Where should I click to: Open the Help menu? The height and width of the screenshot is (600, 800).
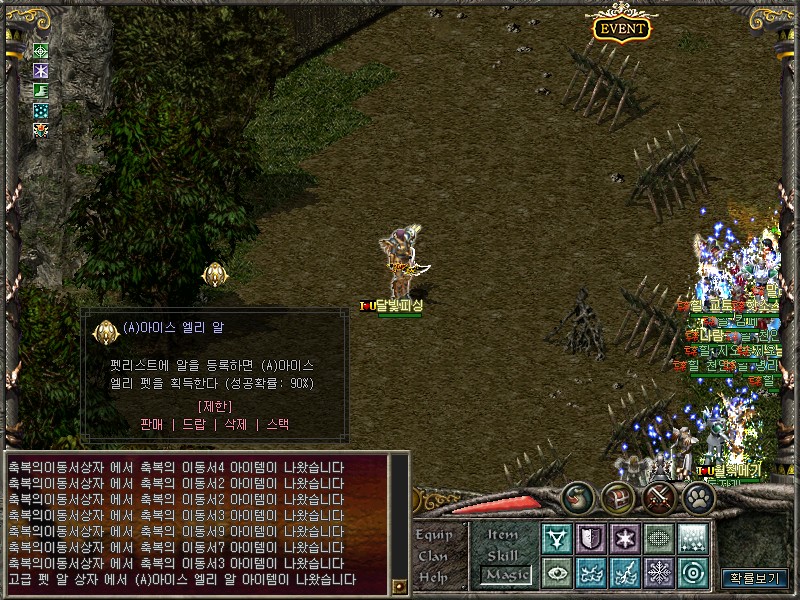coord(434,577)
